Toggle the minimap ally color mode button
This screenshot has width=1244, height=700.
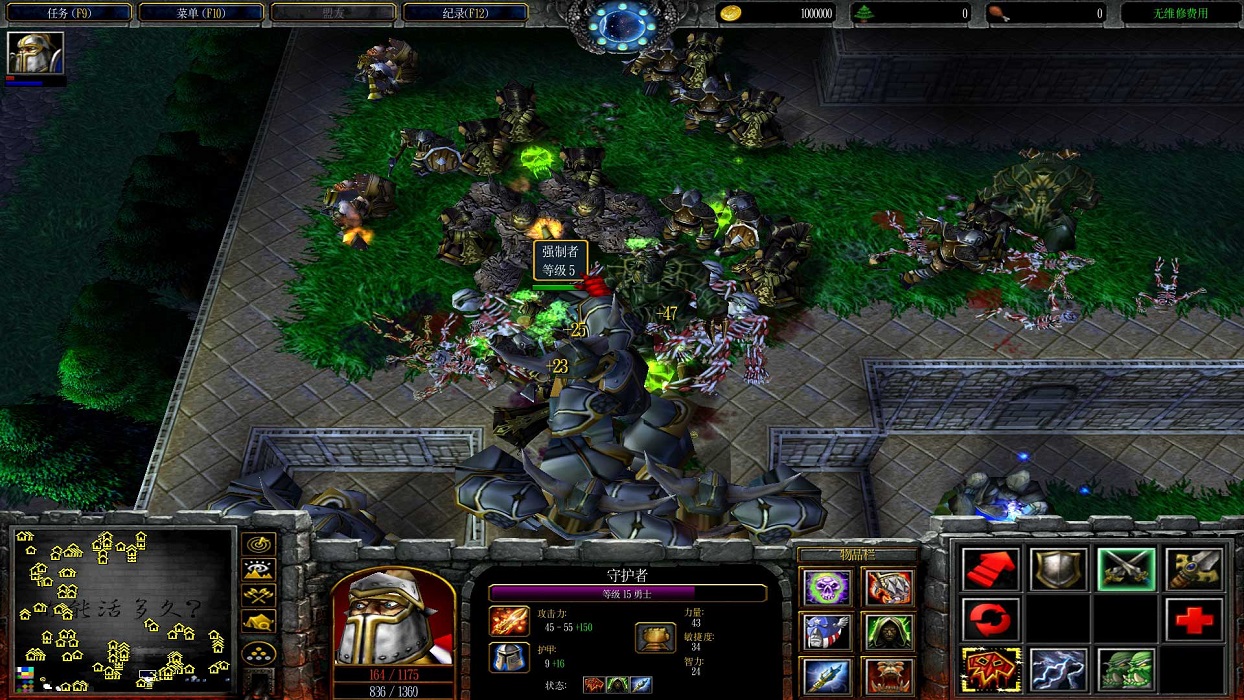pyautogui.click(x=259, y=596)
